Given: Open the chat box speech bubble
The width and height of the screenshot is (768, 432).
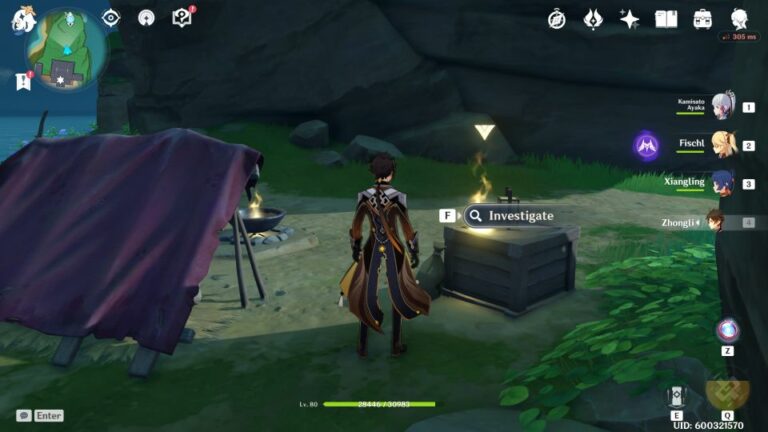Looking at the screenshot, I should (23, 415).
